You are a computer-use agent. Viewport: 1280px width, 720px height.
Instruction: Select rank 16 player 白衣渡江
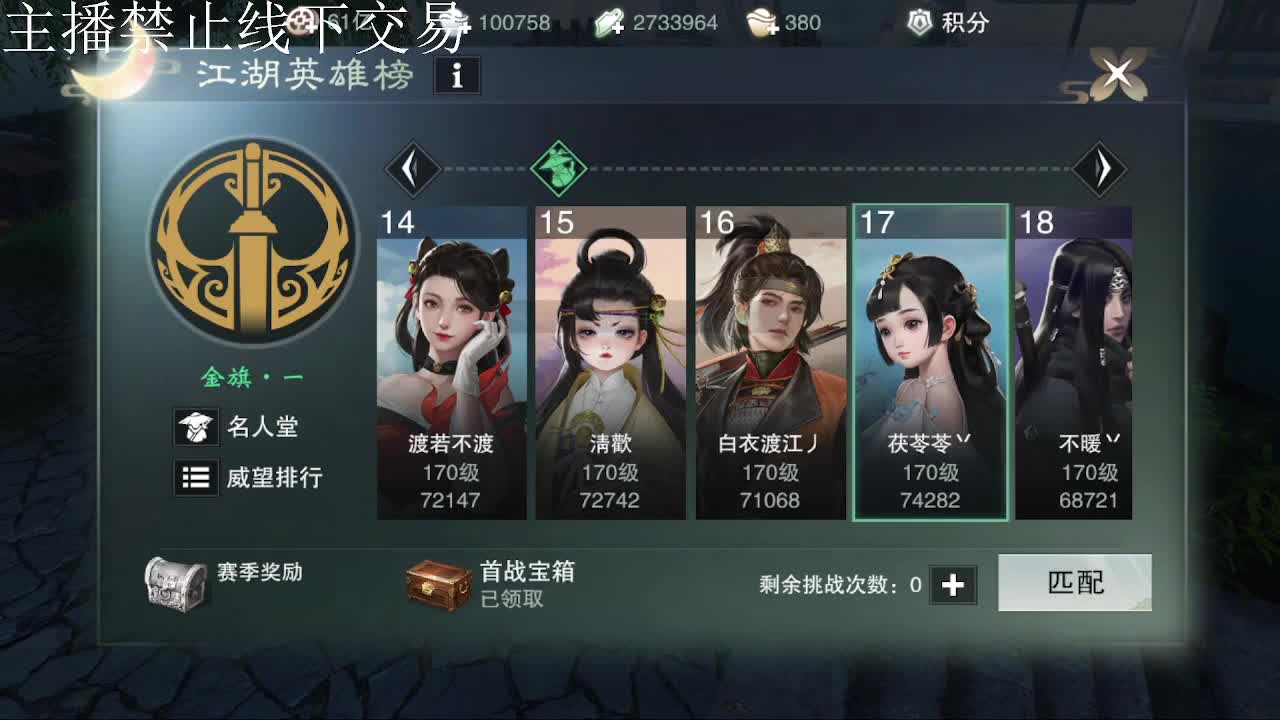click(770, 360)
